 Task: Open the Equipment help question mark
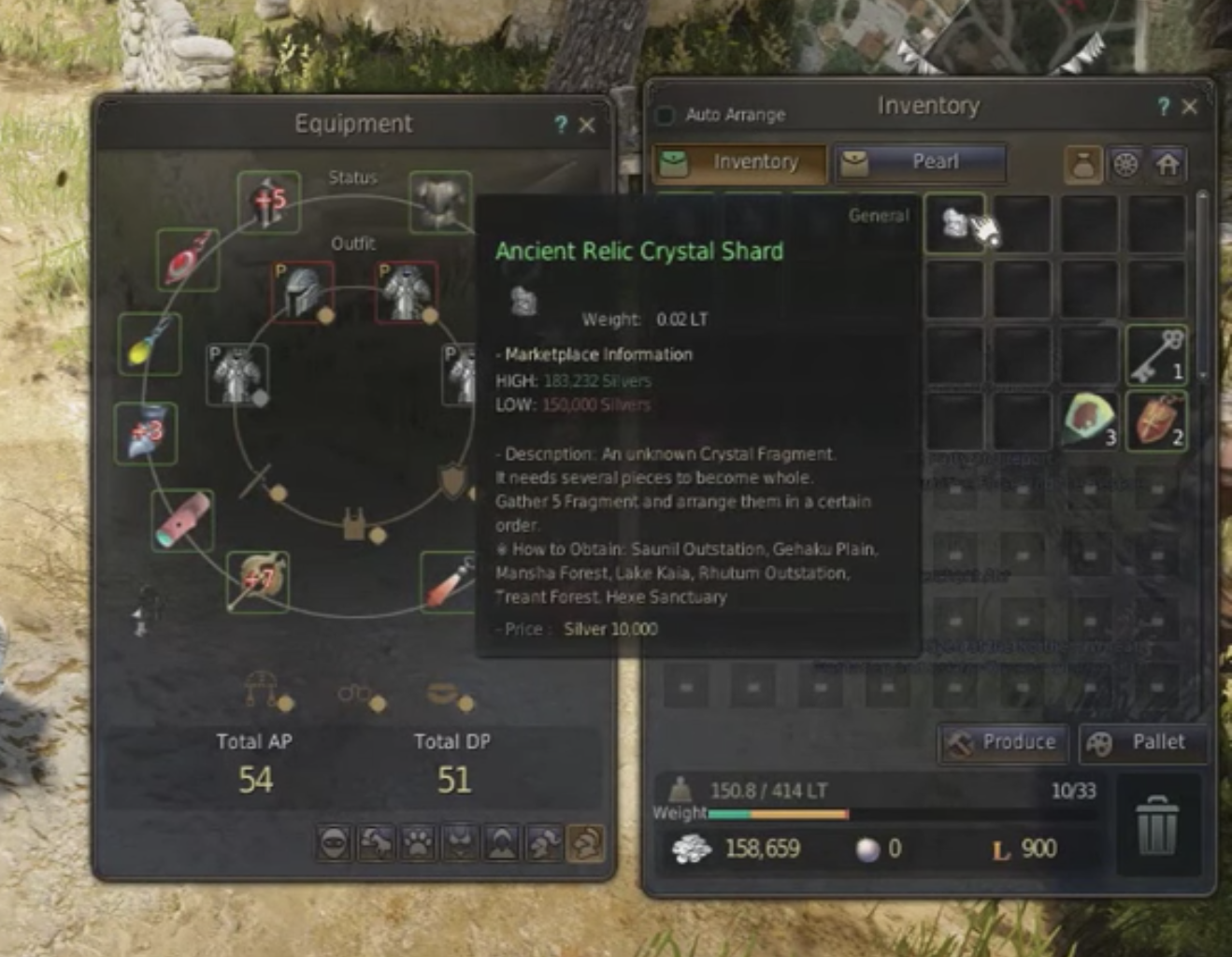pyautogui.click(x=560, y=125)
